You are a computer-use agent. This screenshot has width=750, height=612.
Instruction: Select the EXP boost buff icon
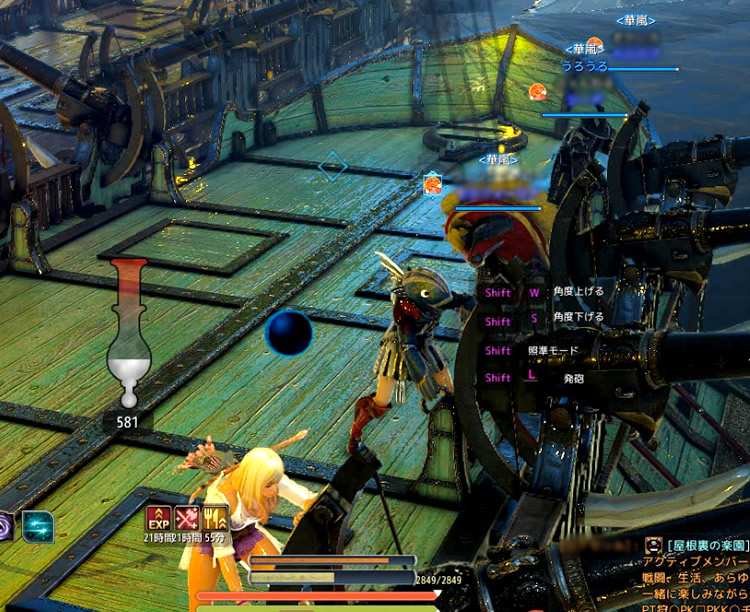tap(159, 518)
